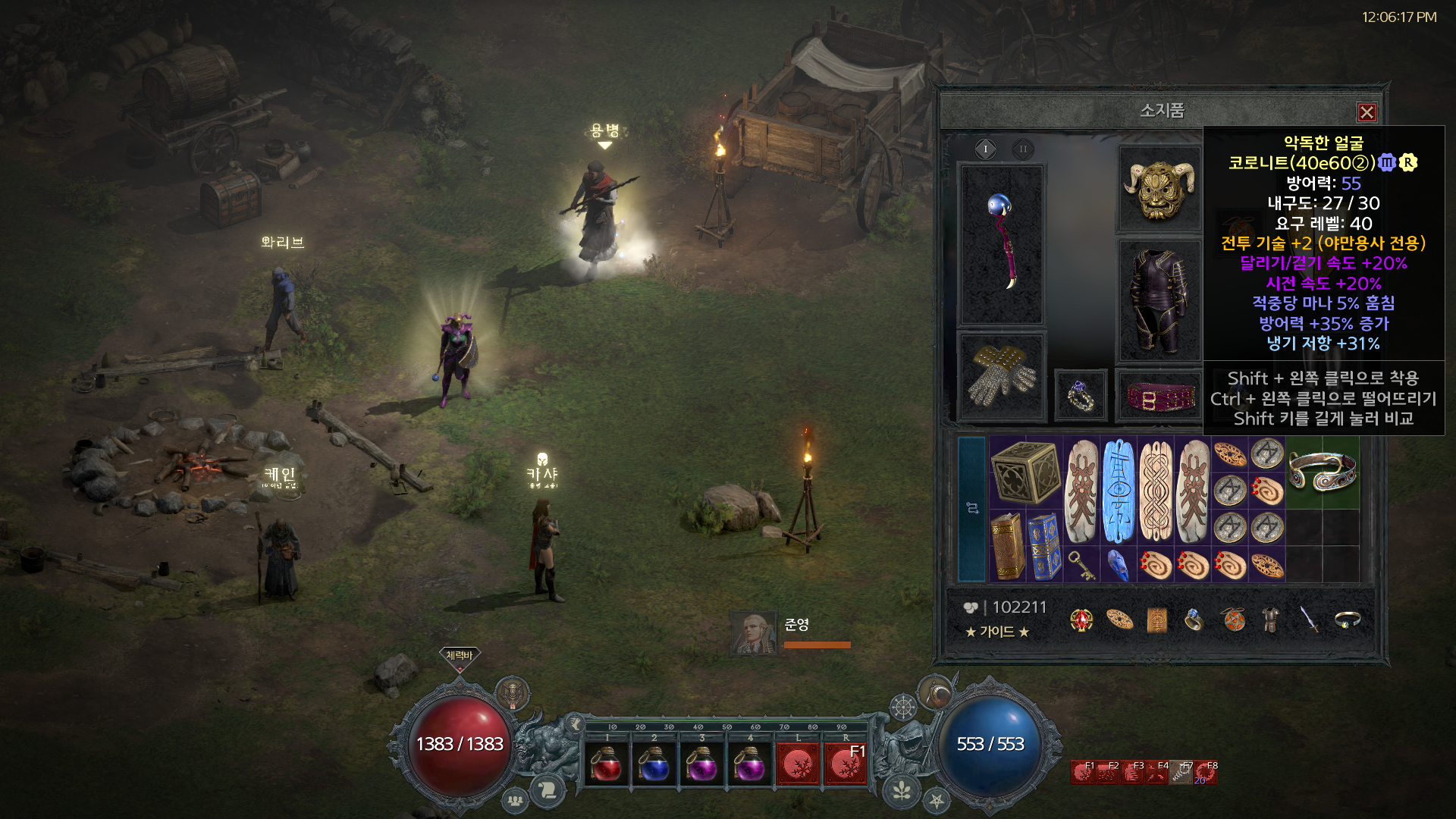Viewport: 1456px width, 819px height.
Task: Switch to weapon set II tab
Action: tap(1023, 149)
